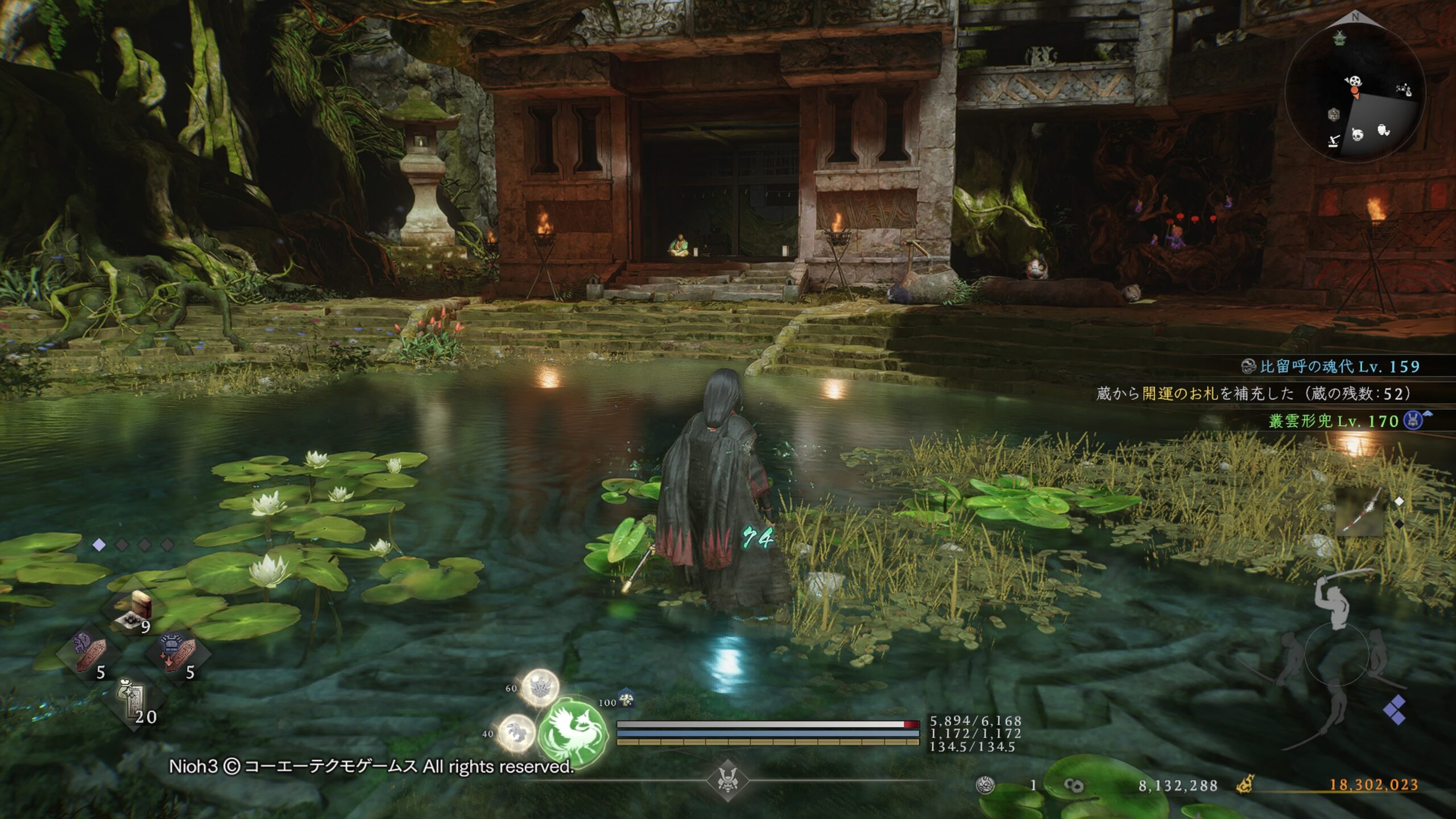Trigger the 60-cost yokai skill orb
This screenshot has width=1456, height=819.
point(540,686)
